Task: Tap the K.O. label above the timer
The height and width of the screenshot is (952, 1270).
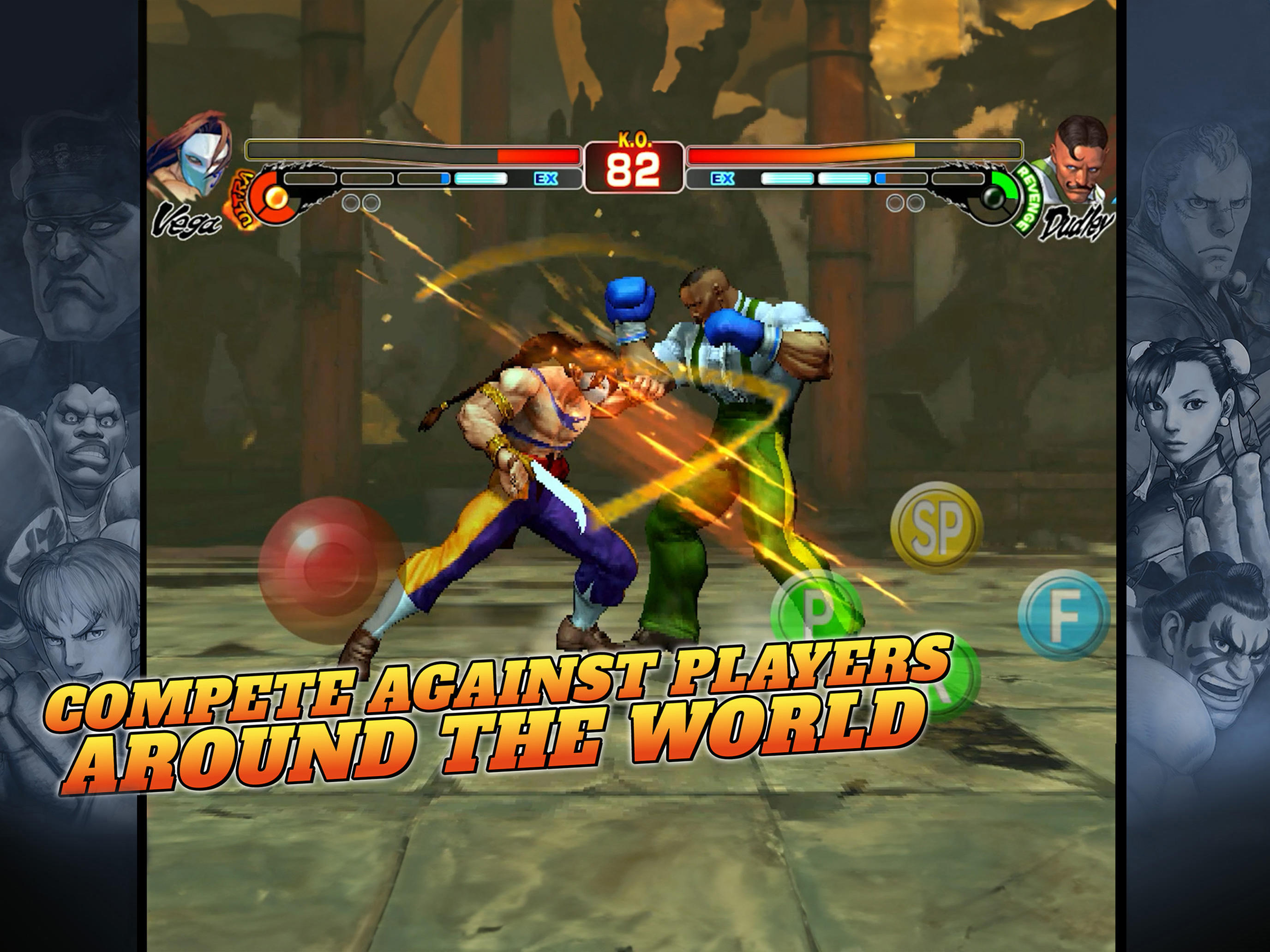Action: (635, 139)
